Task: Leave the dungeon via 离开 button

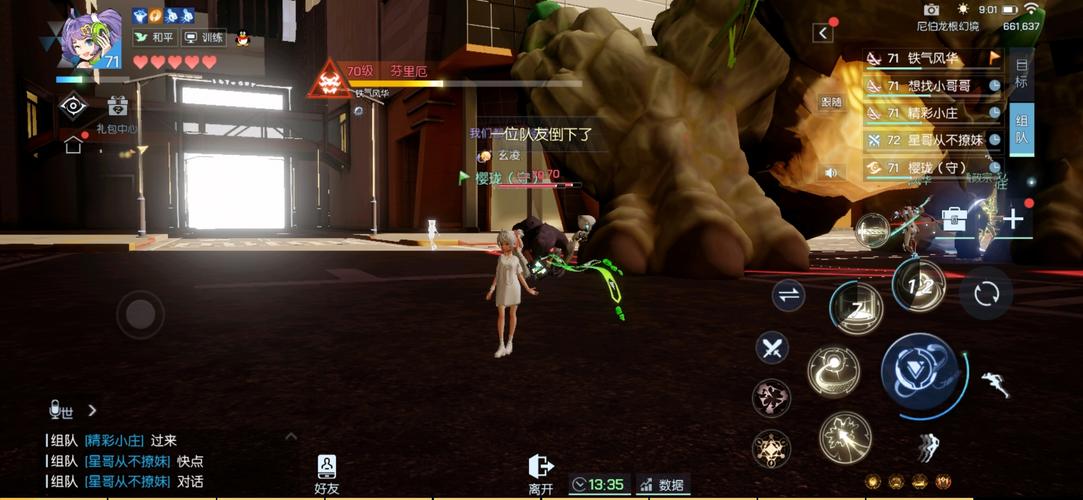Action: tap(541, 474)
